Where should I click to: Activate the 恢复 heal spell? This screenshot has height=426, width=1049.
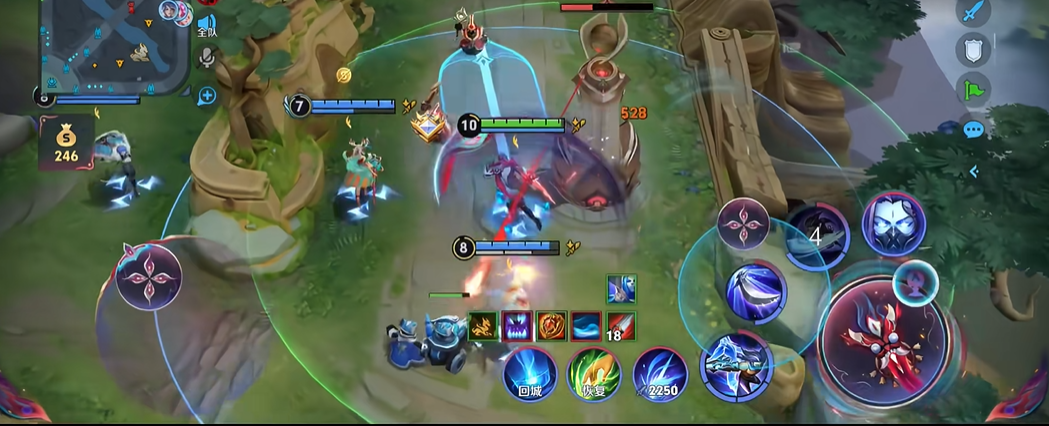(593, 372)
